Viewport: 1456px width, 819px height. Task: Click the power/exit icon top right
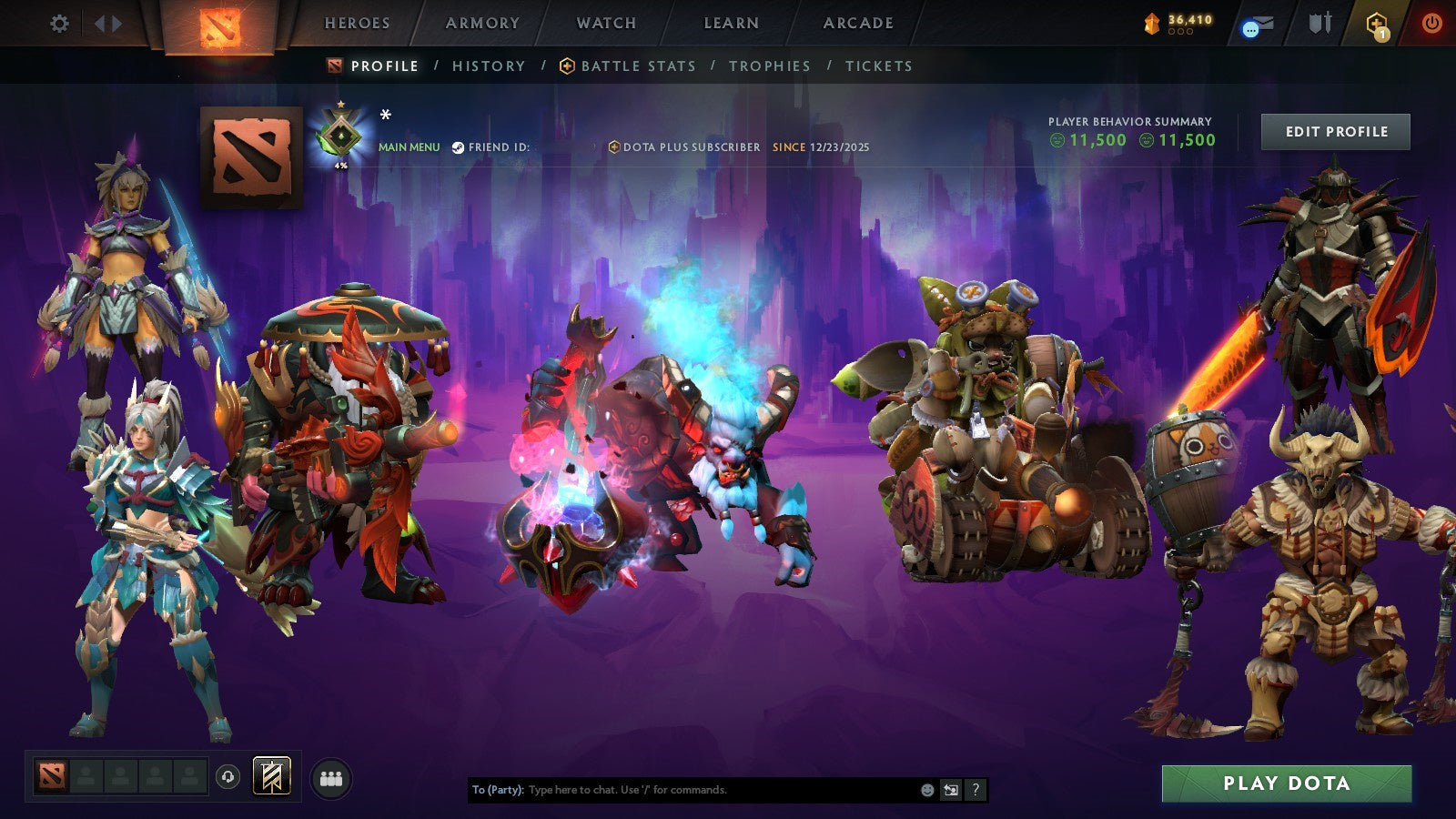pyautogui.click(x=1433, y=23)
